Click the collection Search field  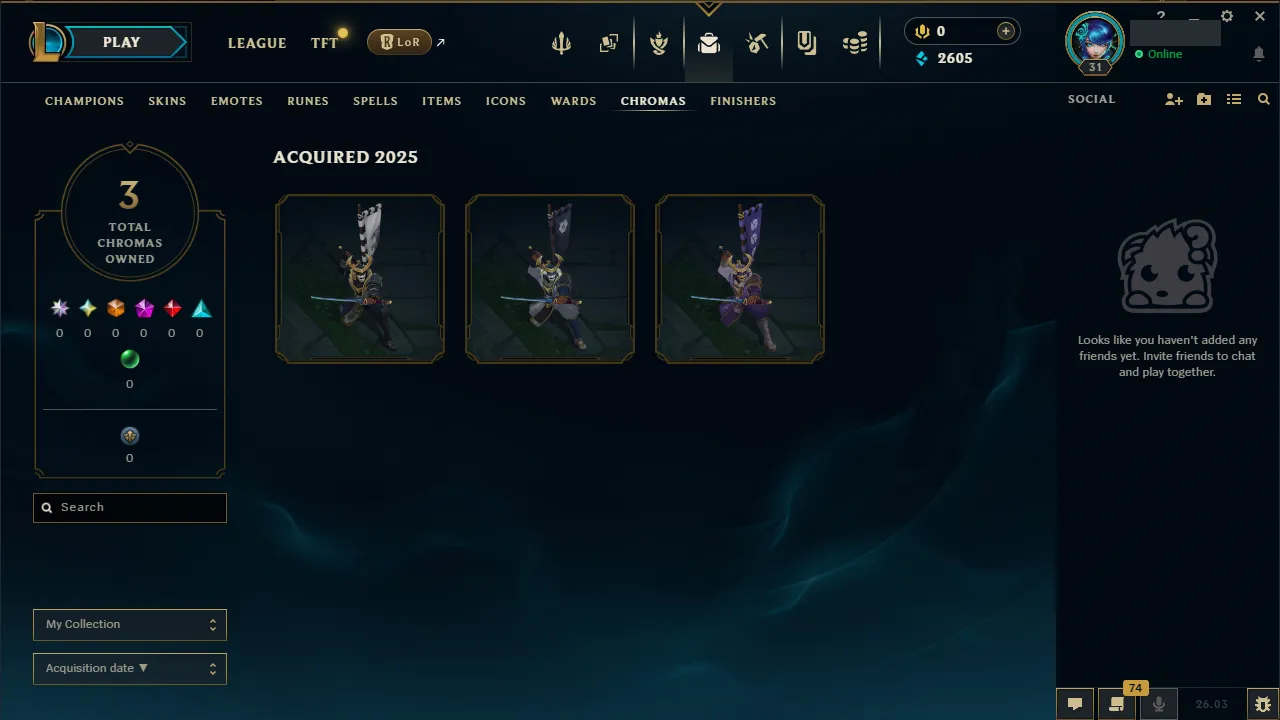point(129,507)
